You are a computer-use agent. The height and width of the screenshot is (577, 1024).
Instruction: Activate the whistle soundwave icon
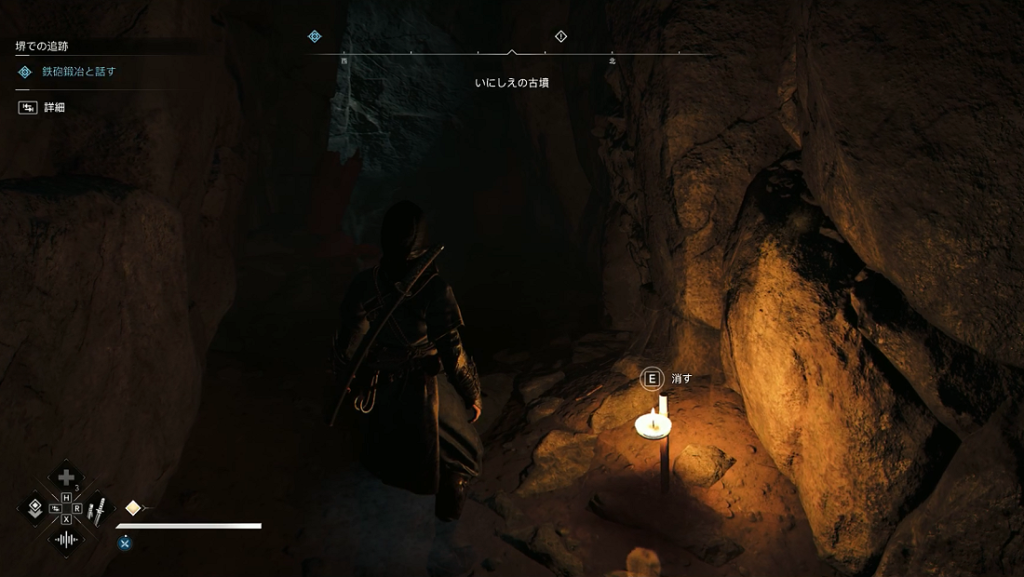66,540
